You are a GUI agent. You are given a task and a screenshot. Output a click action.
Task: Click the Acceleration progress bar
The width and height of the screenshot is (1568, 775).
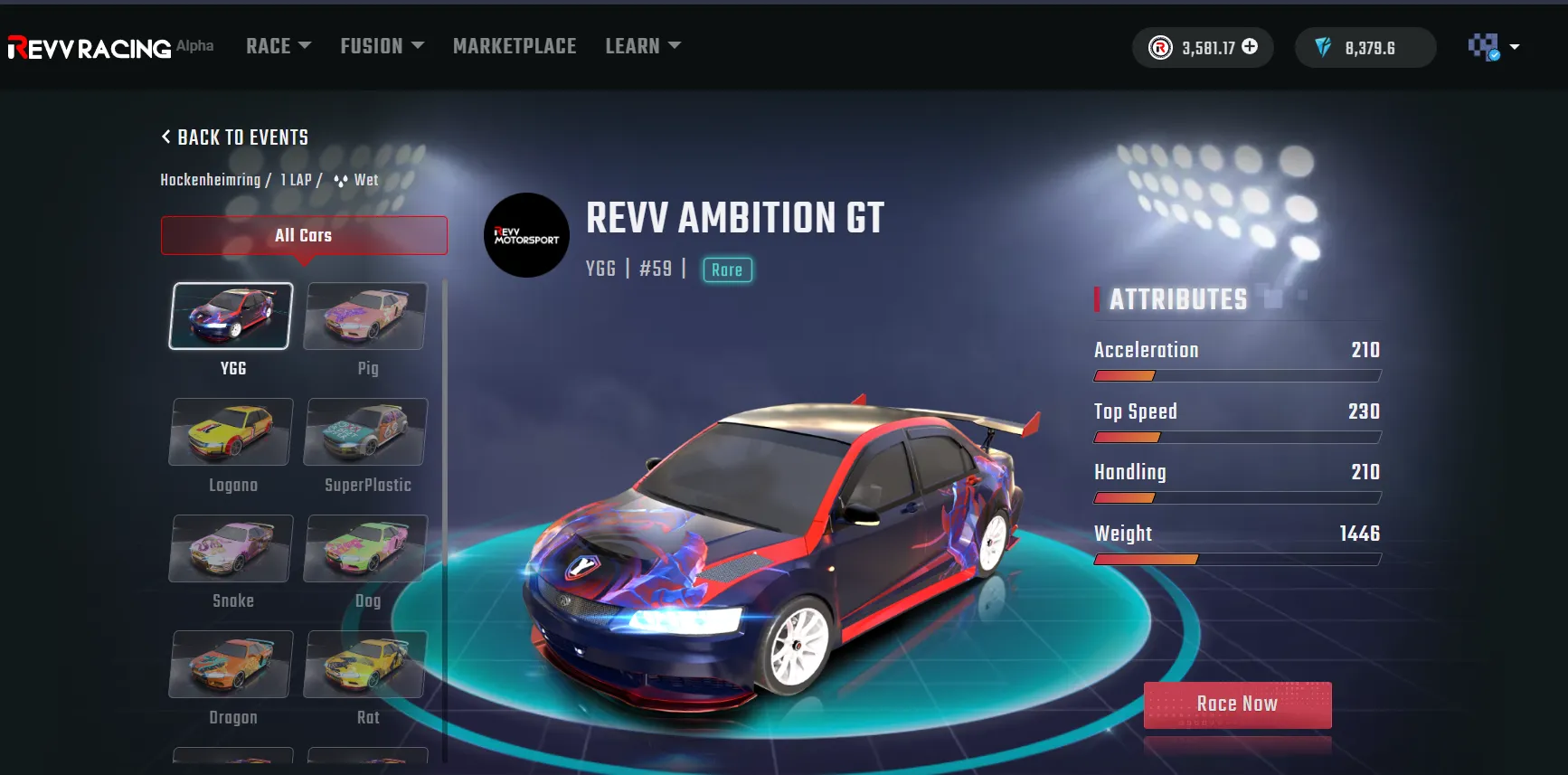[x=1237, y=375]
